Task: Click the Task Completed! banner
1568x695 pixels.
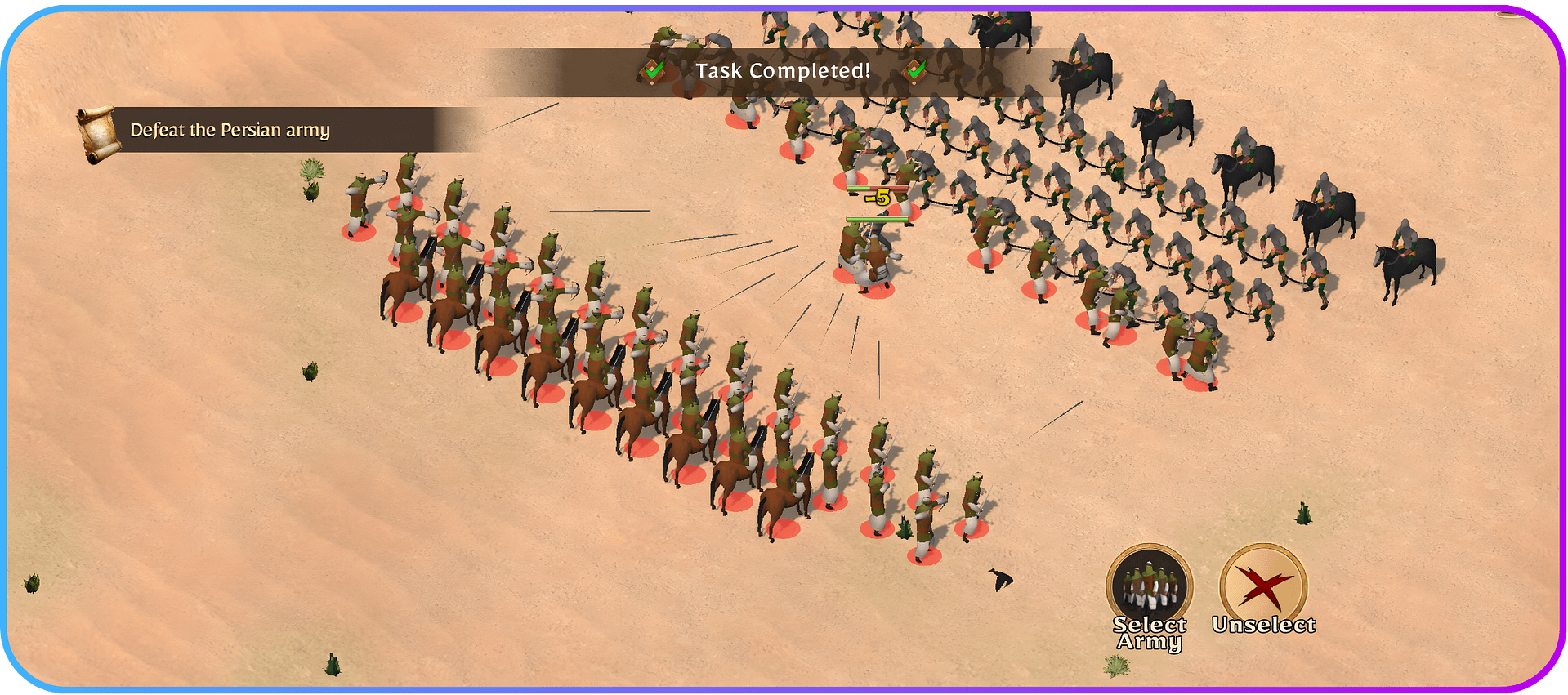Action: (783, 70)
